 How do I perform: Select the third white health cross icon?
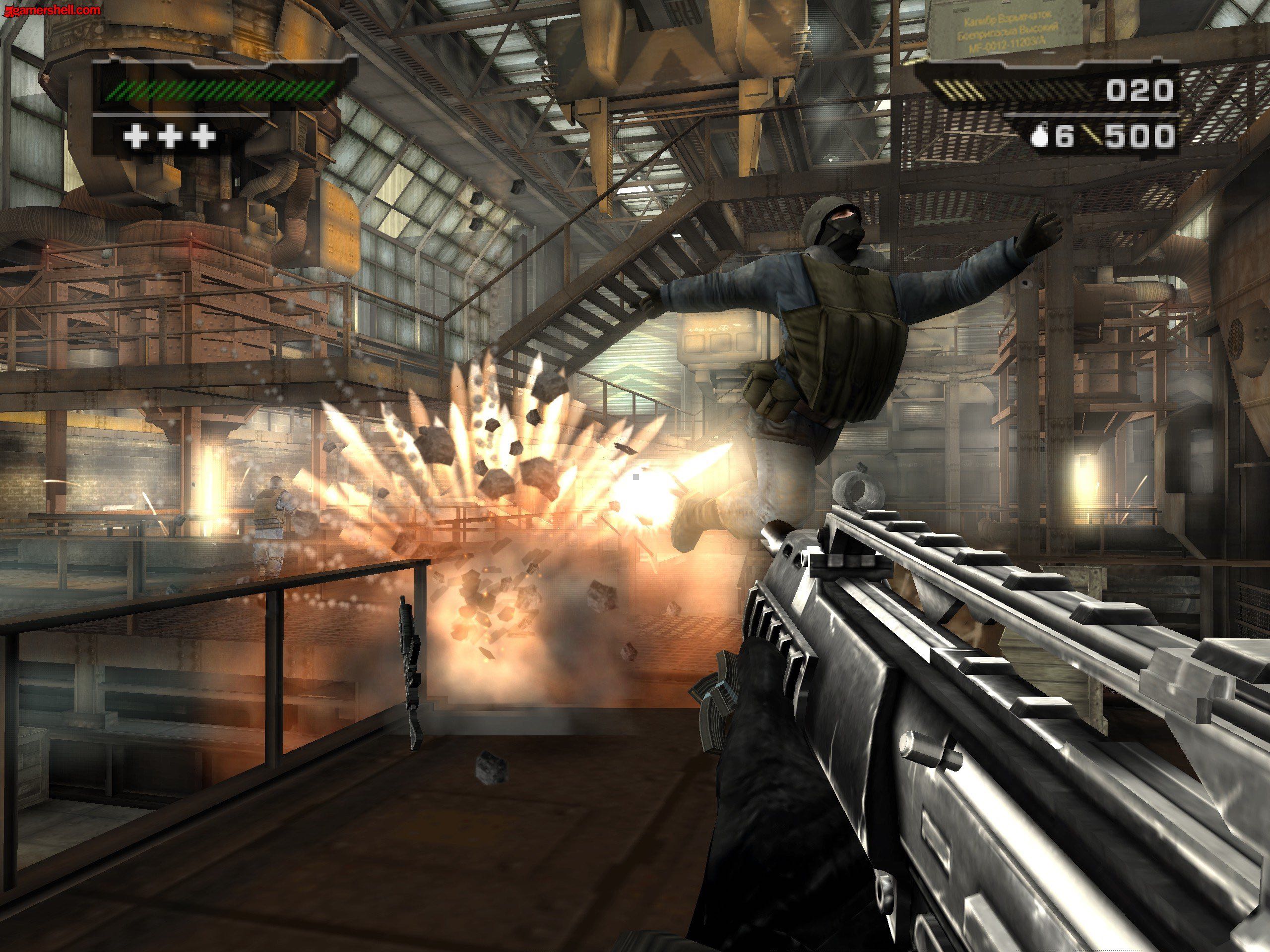[x=203, y=136]
